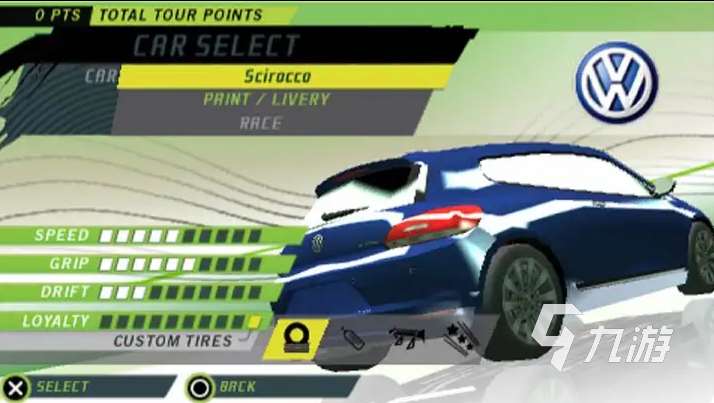This screenshot has height=403, width=714.
Task: Select the custom tires icon
Action: coord(297,338)
